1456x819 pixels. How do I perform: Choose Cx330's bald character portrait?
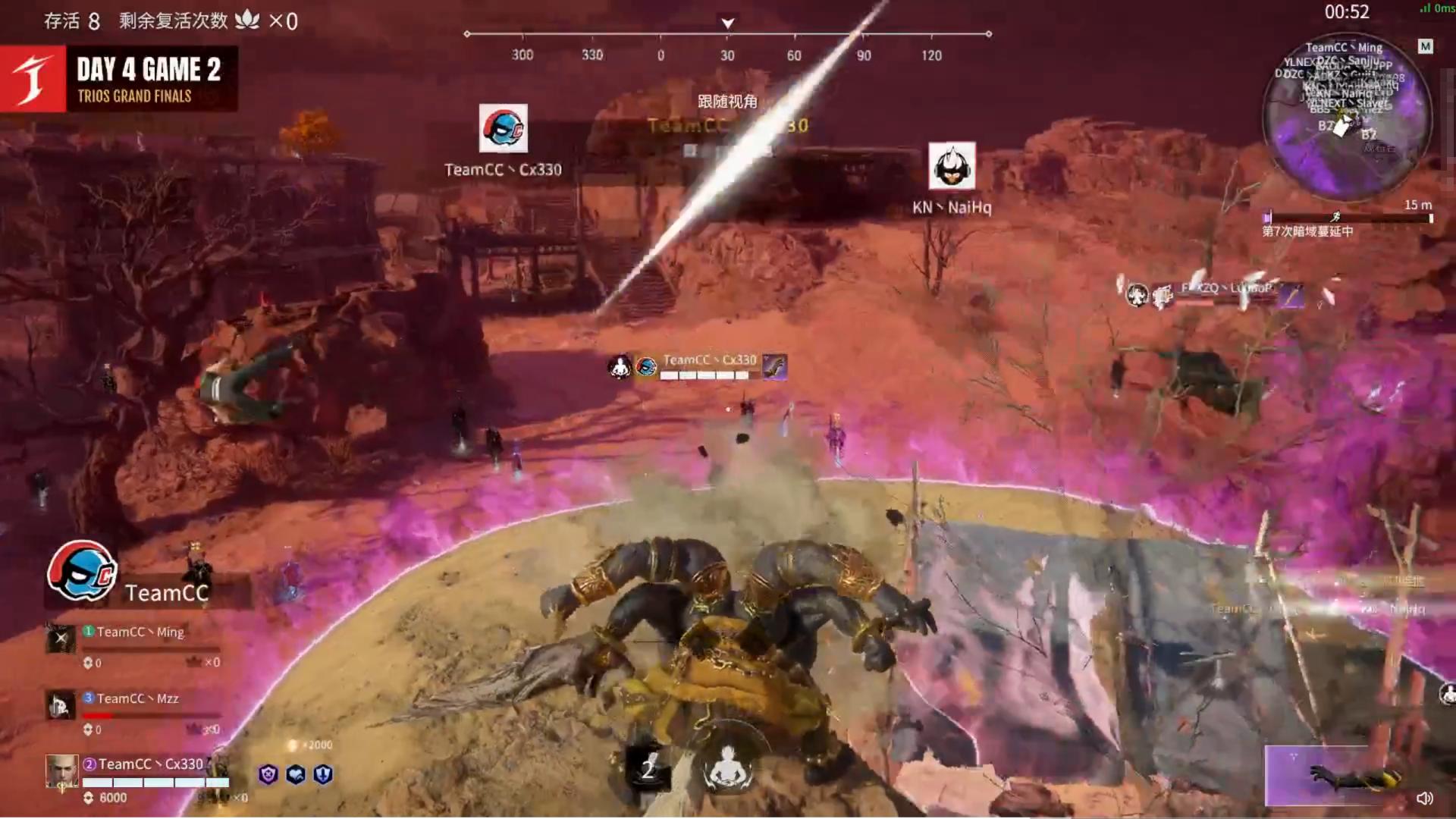click(61, 771)
